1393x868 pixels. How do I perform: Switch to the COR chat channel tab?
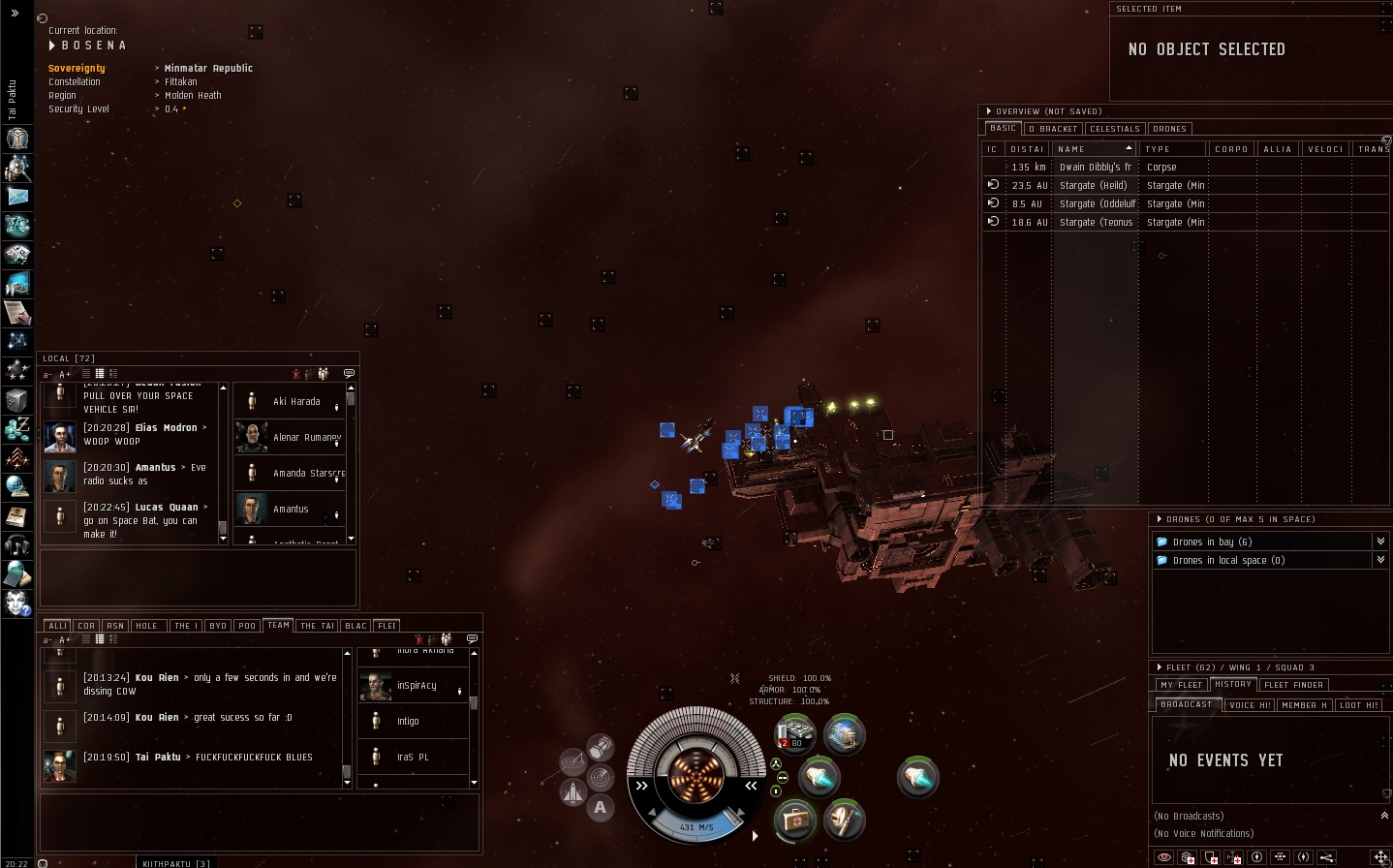[x=86, y=626]
